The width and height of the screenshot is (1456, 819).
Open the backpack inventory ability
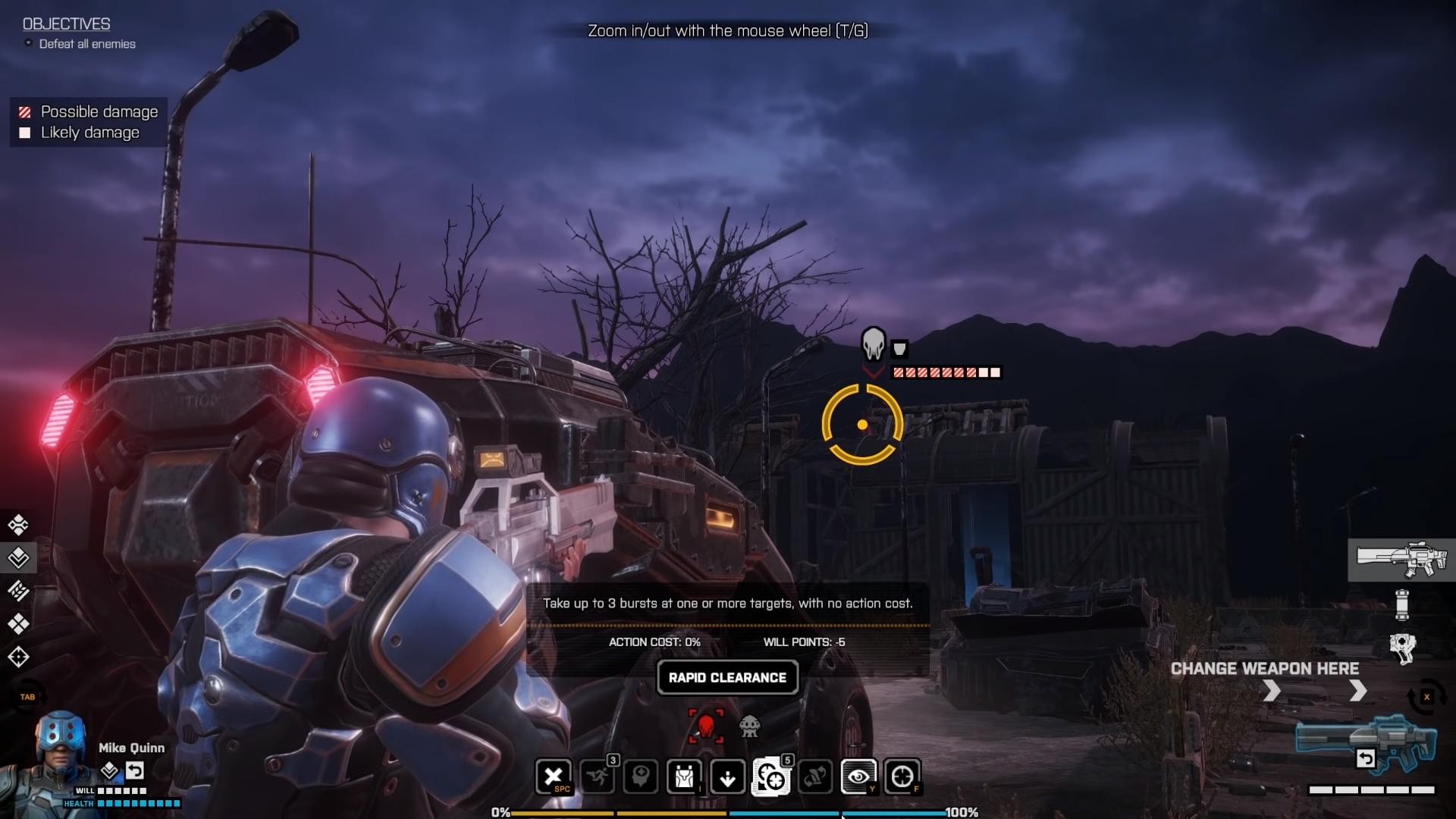coord(684,777)
